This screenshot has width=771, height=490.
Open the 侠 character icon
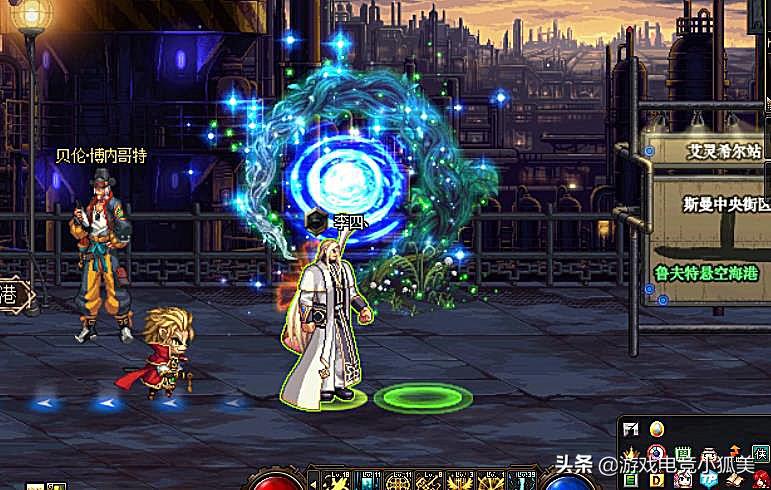pos(761,453)
